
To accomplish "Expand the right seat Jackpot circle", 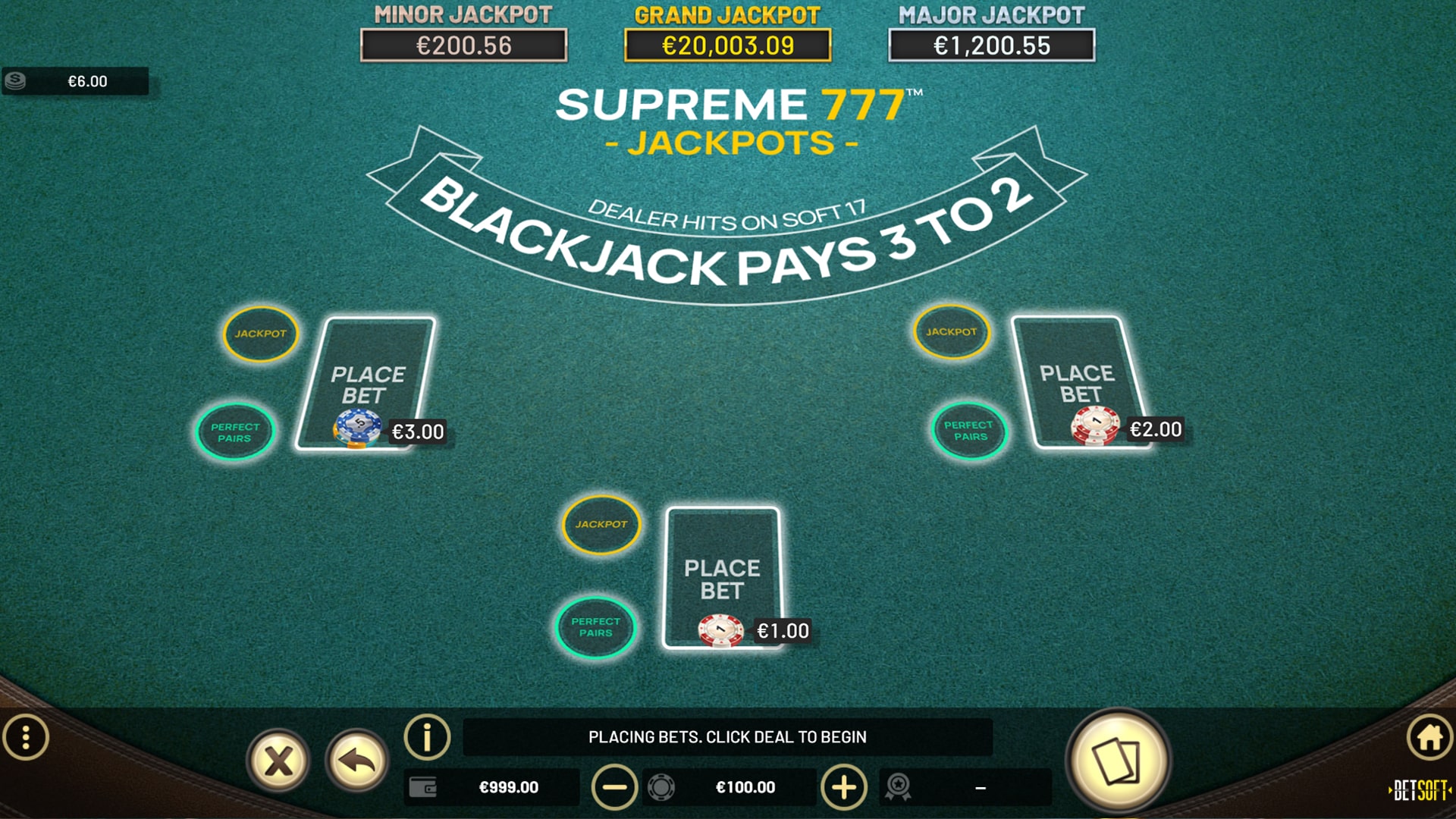I will (x=950, y=331).
